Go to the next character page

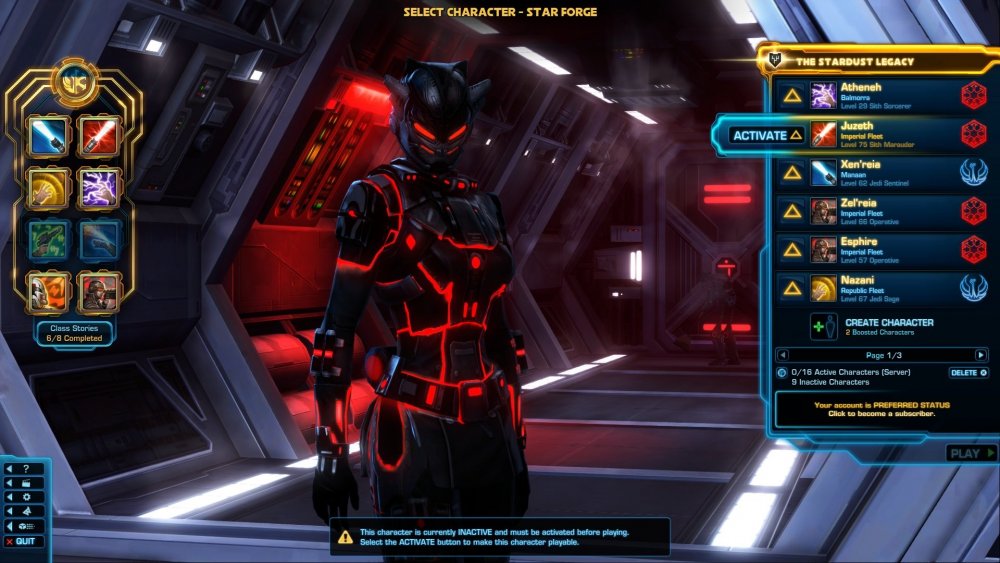981,355
